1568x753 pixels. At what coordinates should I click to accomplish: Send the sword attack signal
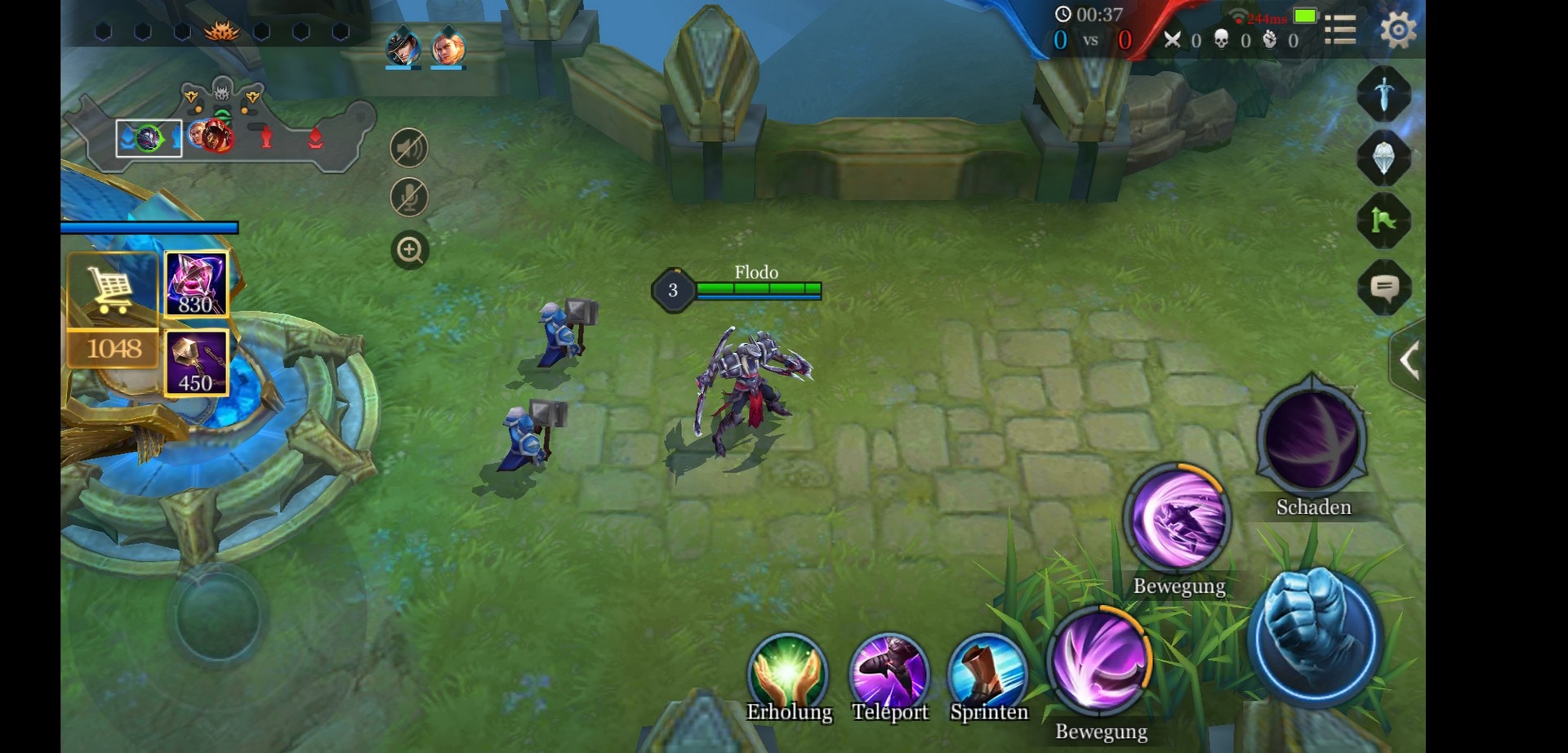pyautogui.click(x=1383, y=94)
